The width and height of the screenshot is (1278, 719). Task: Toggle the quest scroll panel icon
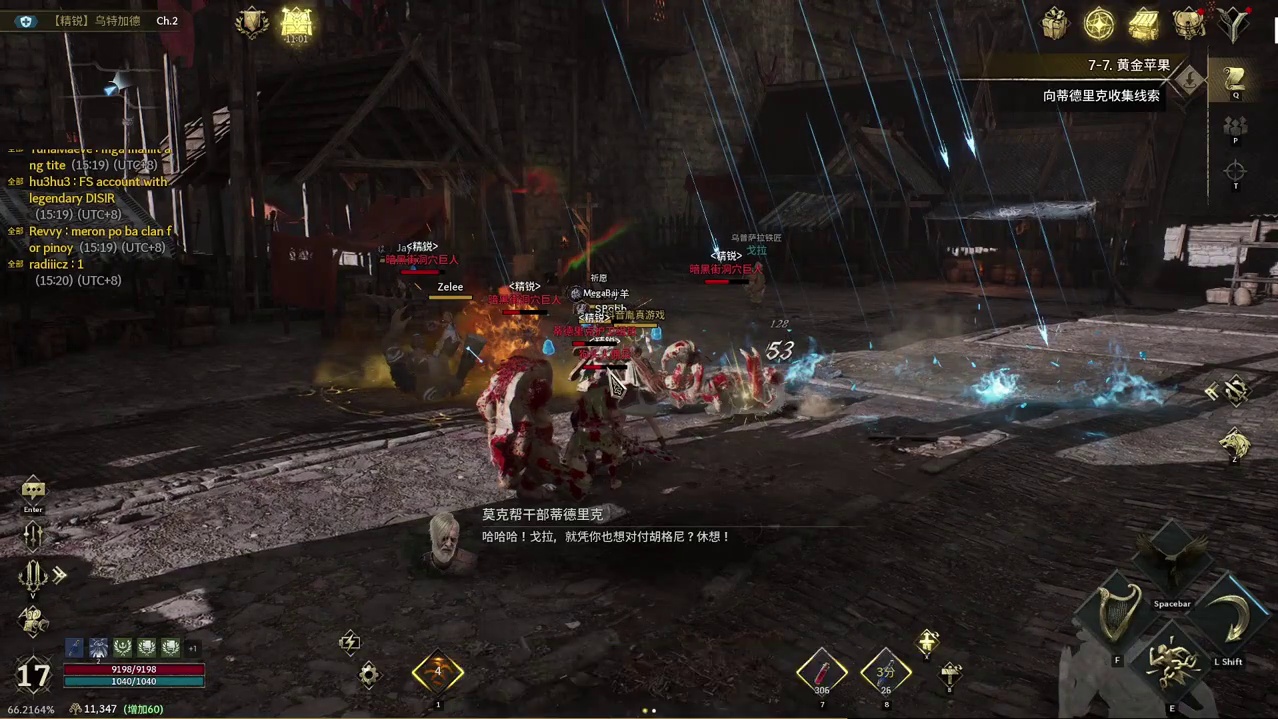(x=1235, y=79)
